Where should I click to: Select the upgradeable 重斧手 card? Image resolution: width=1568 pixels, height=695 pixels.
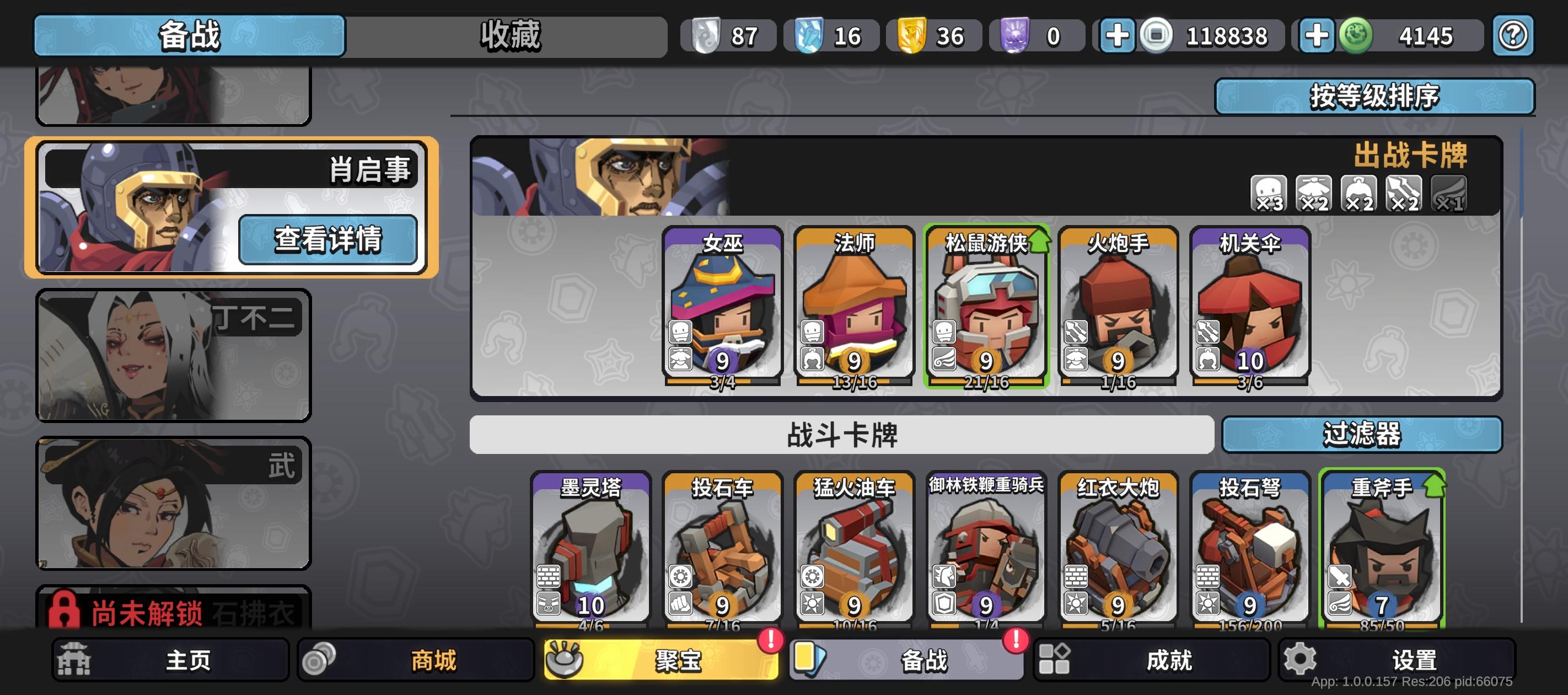tap(1382, 548)
